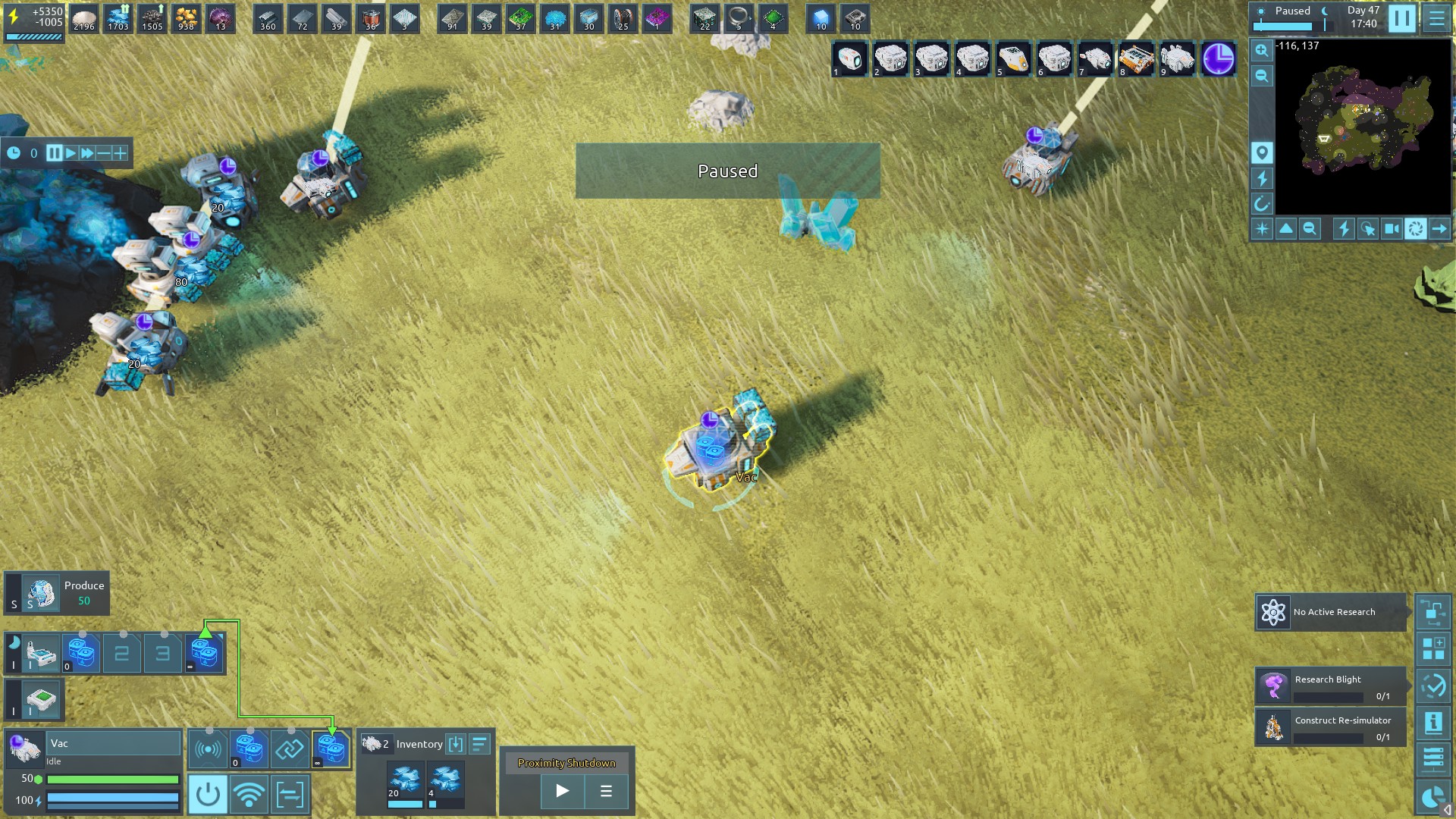Open the Proximity Shutdown list menu

606,792
